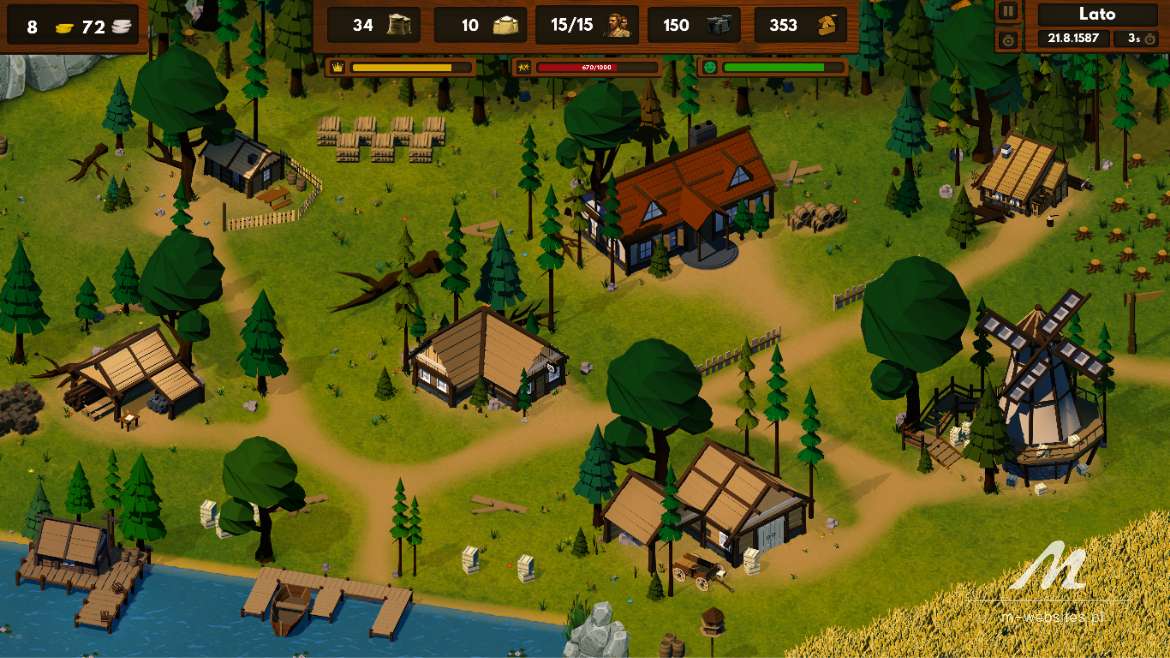Click the stopwatch game speed button
Screen dimensions: 1170x658
1008,39
